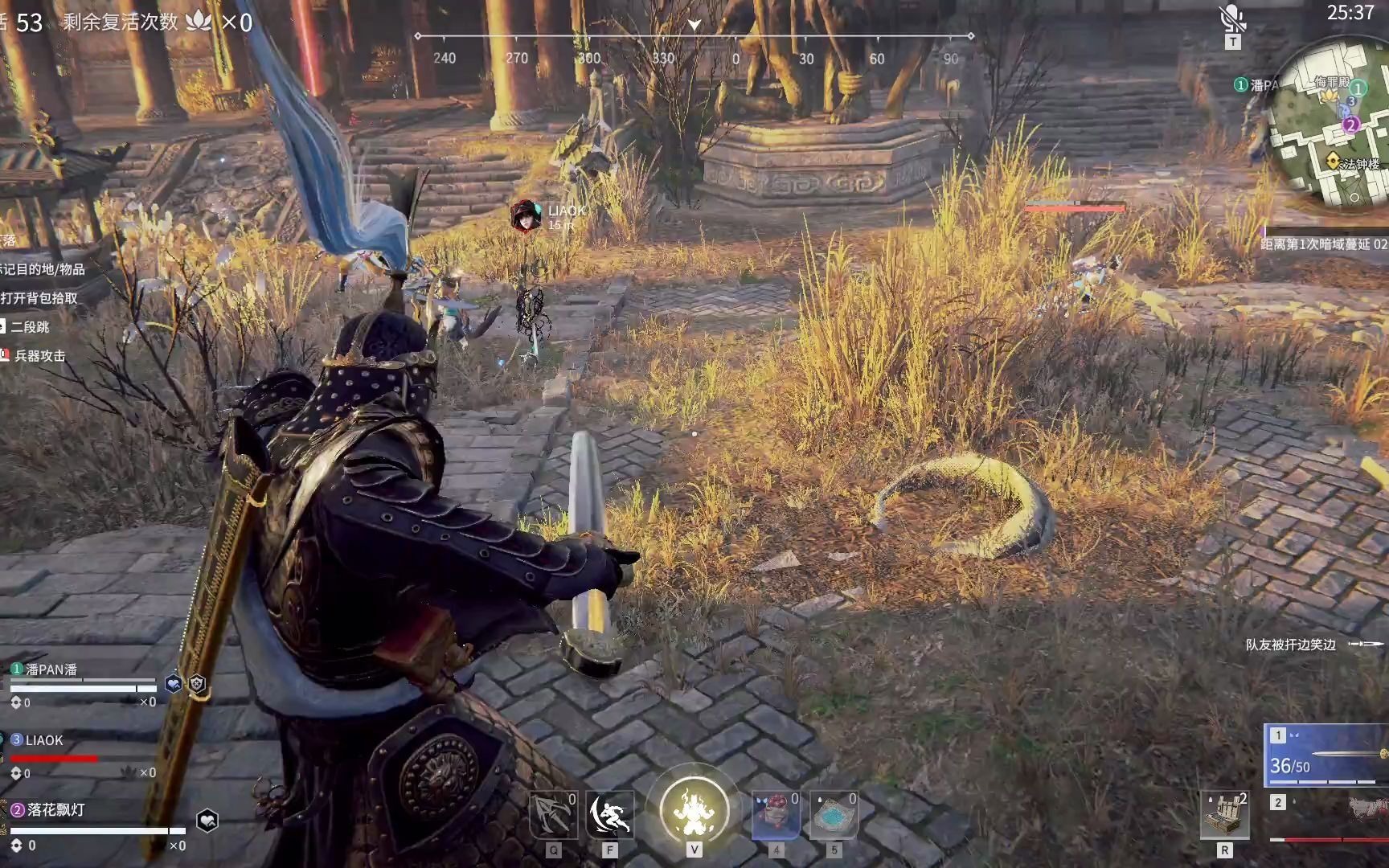This screenshot has width=1389, height=868.
Task: Trigger the glowing flame ultimate ability
Action: pyautogui.click(x=694, y=810)
